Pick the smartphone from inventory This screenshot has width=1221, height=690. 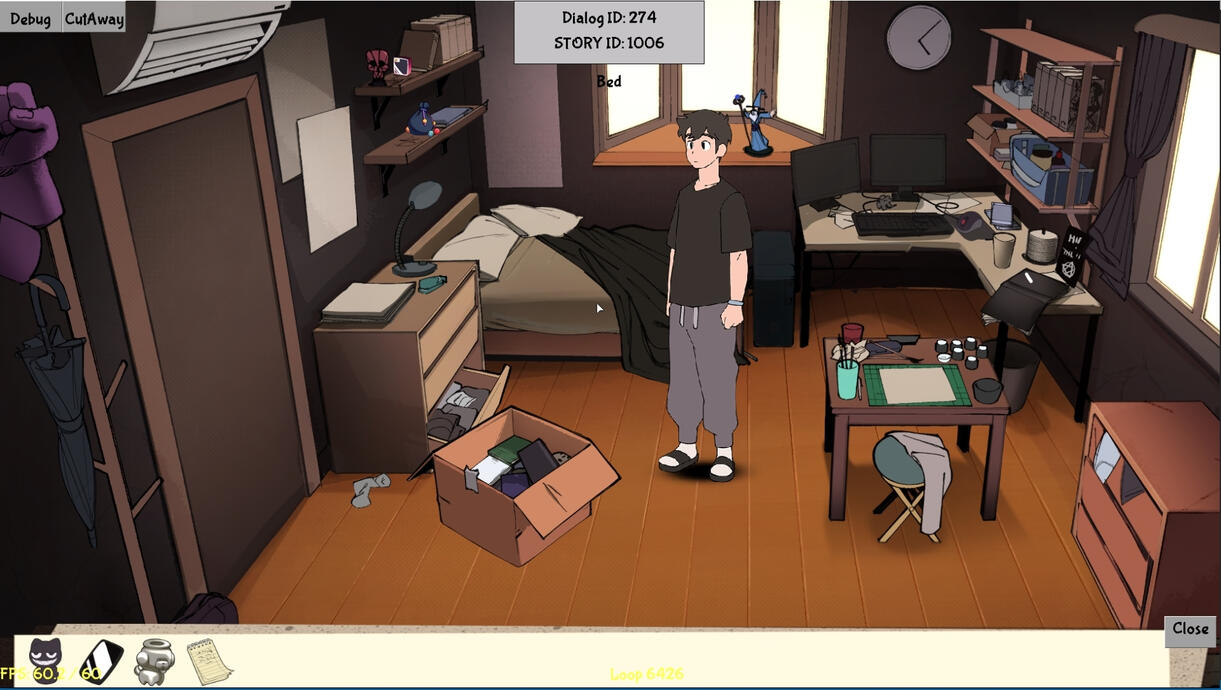[101, 660]
